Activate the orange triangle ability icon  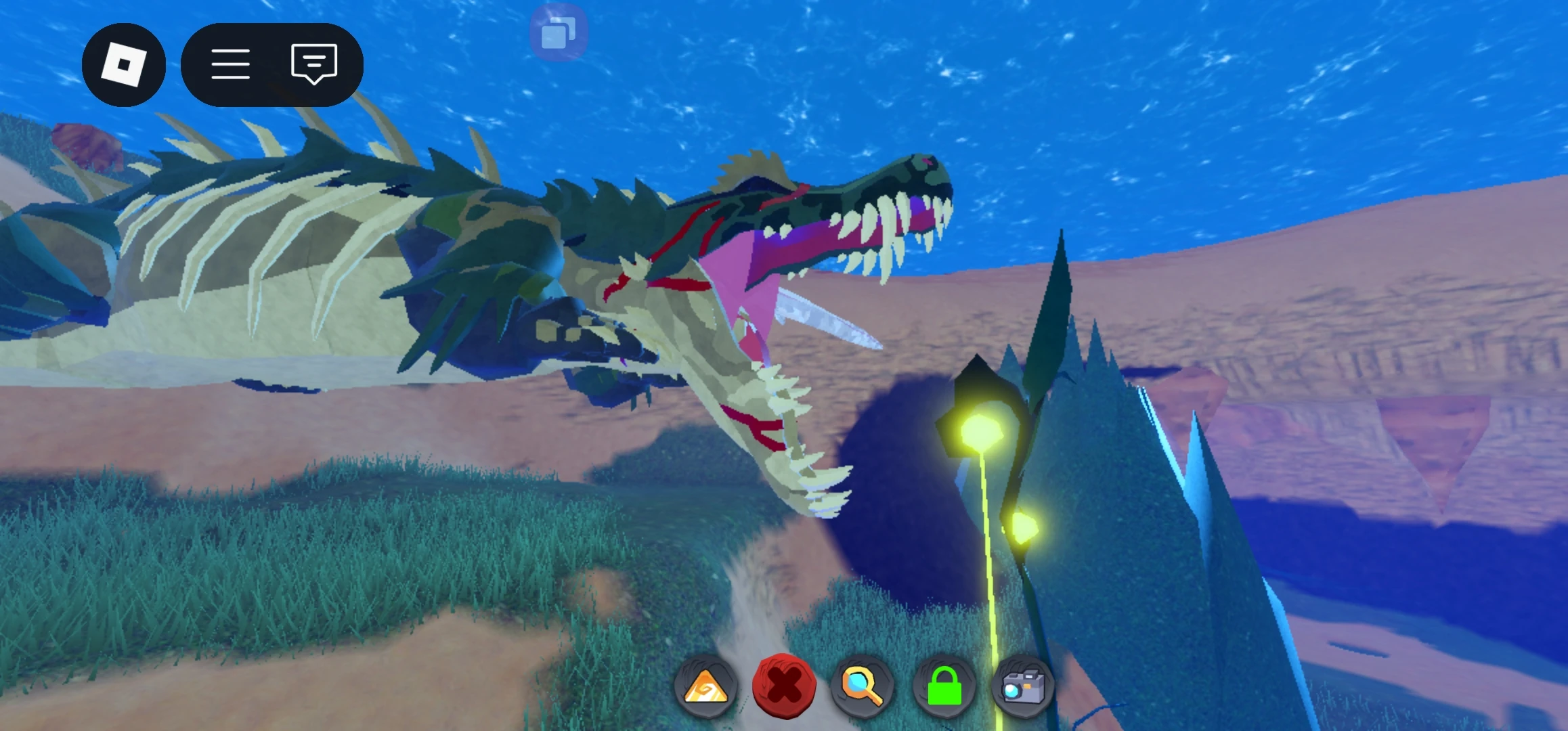[x=706, y=686]
